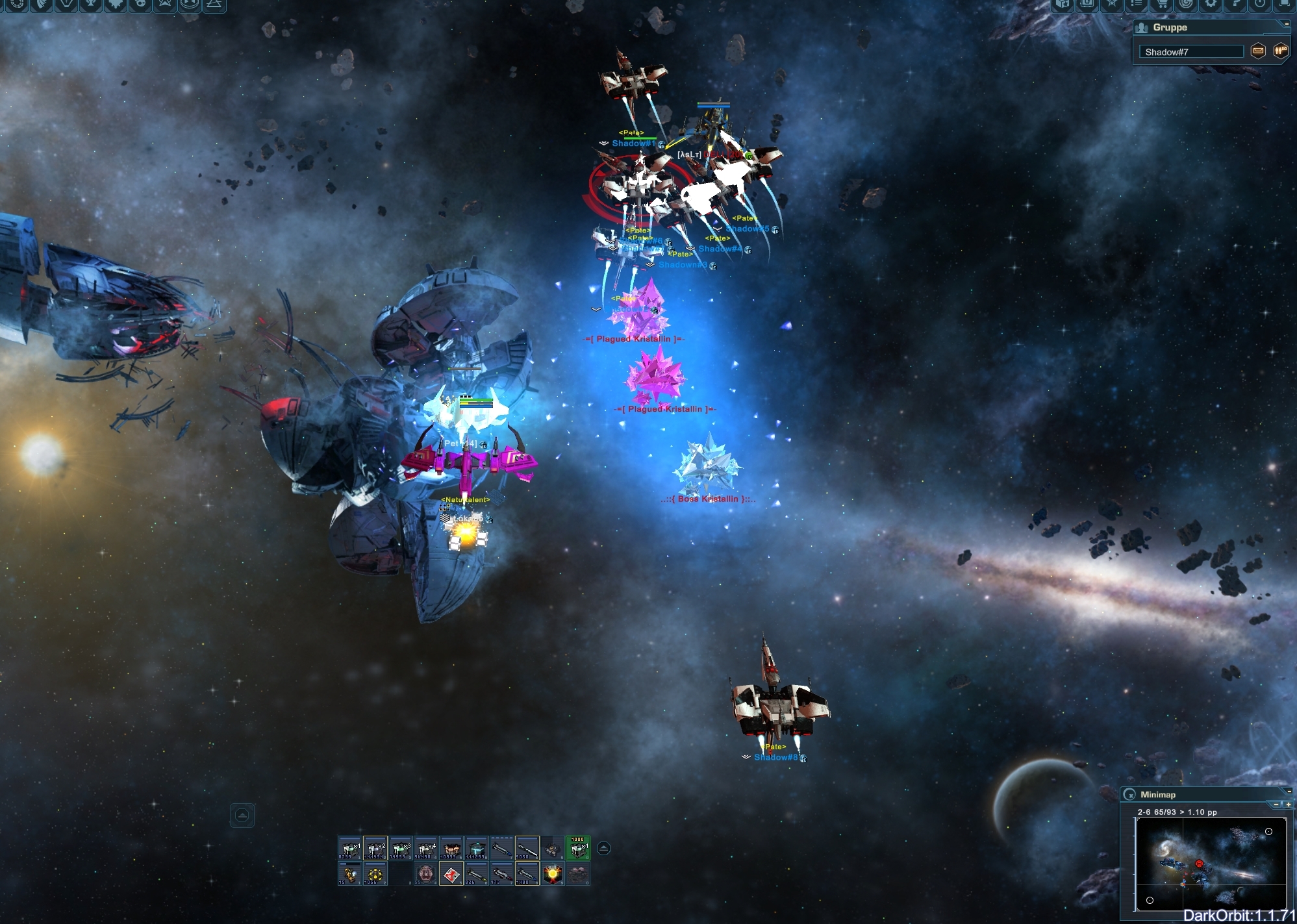Open help with the question mark icon
The width and height of the screenshot is (1297, 924).
[x=1235, y=4]
